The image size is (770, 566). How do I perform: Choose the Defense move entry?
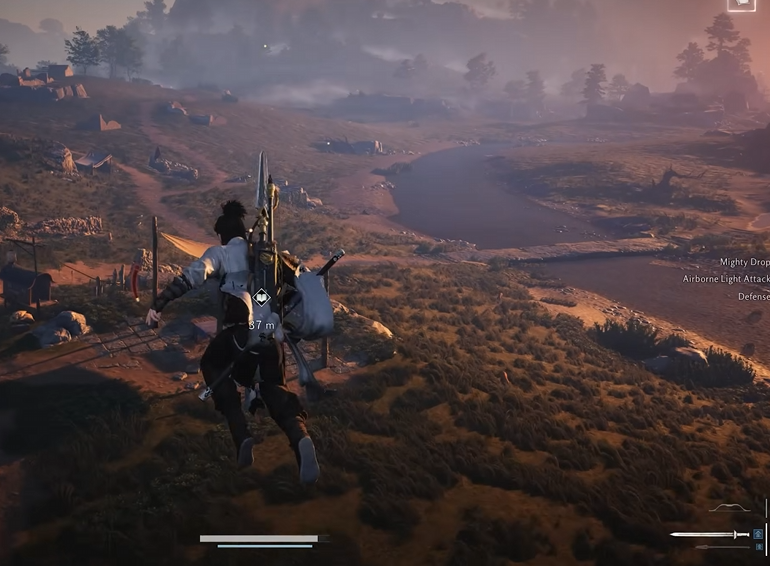(x=753, y=296)
